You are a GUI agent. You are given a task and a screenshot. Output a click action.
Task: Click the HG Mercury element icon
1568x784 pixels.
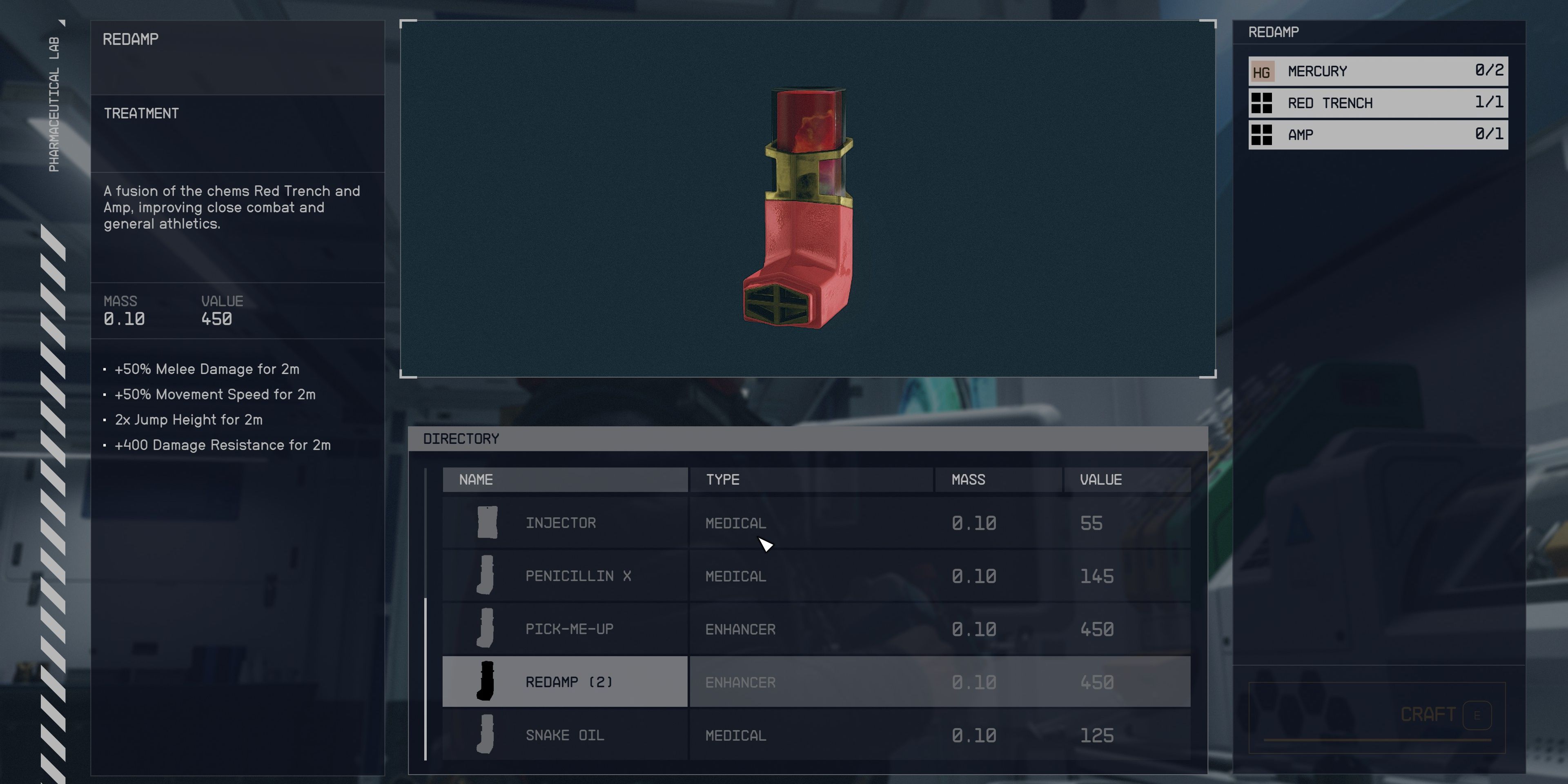click(1263, 71)
